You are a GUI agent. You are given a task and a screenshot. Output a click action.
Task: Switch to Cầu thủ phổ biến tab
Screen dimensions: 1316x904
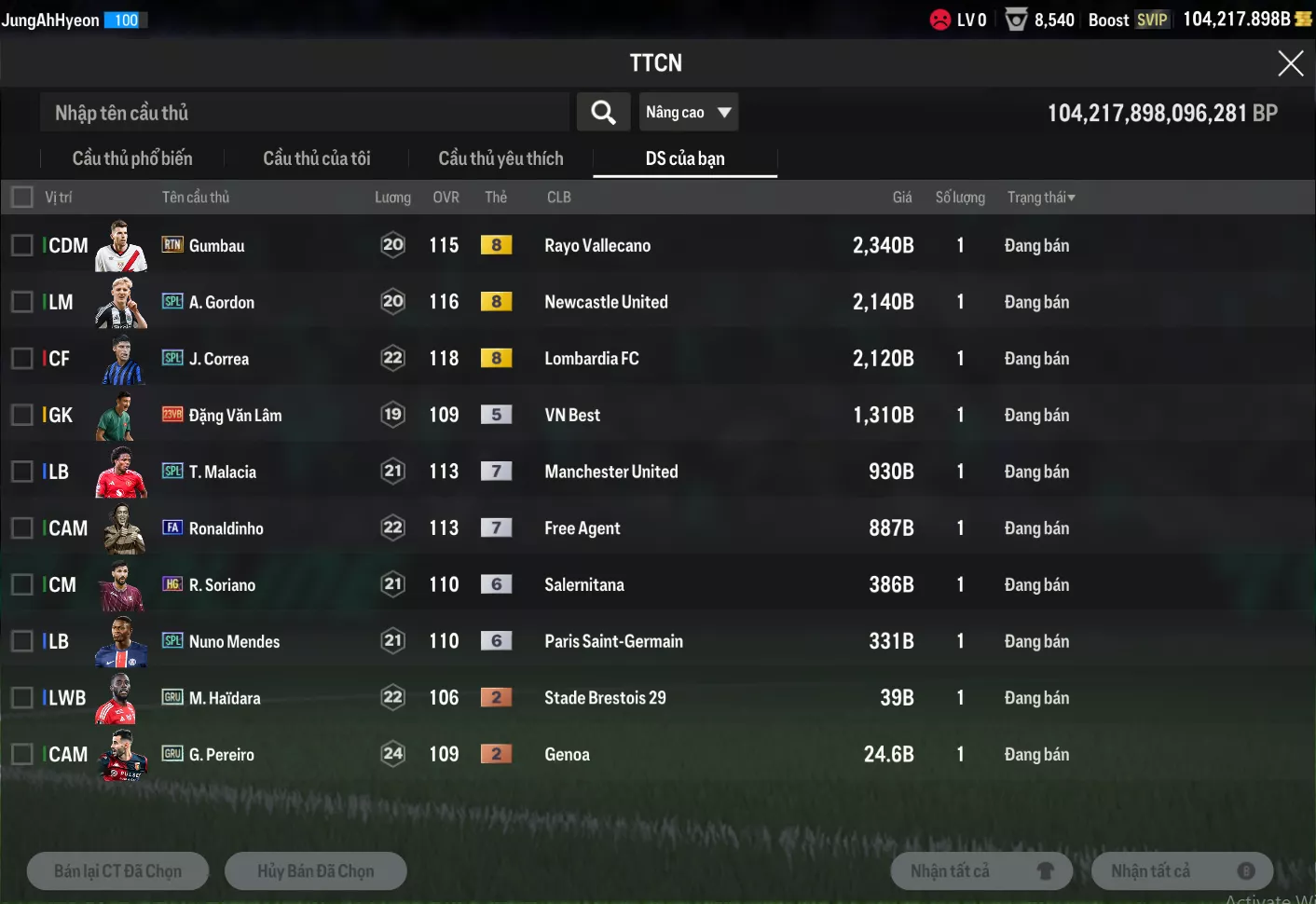[132, 158]
